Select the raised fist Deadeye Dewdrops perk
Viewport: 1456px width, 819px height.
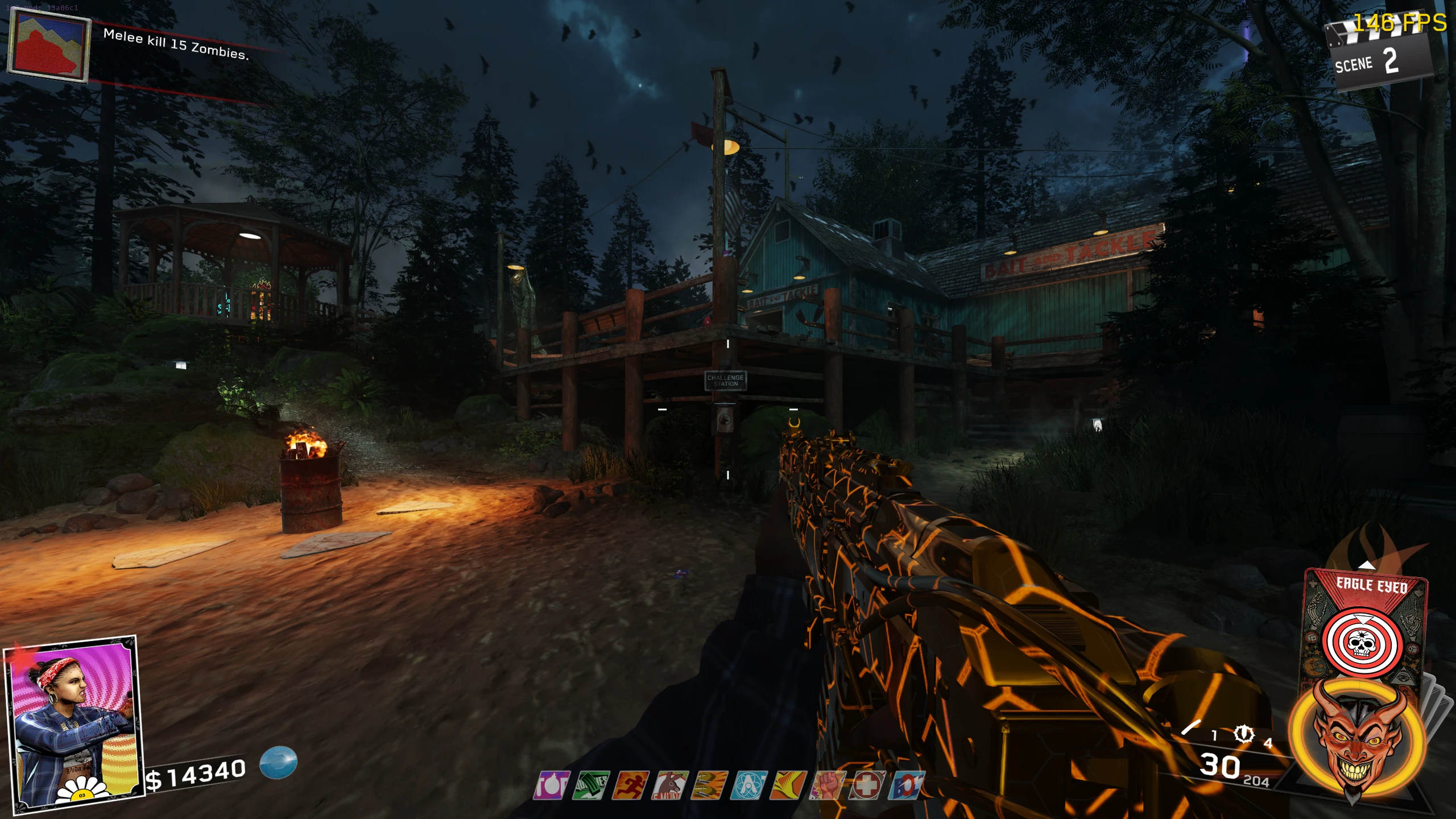[828, 785]
